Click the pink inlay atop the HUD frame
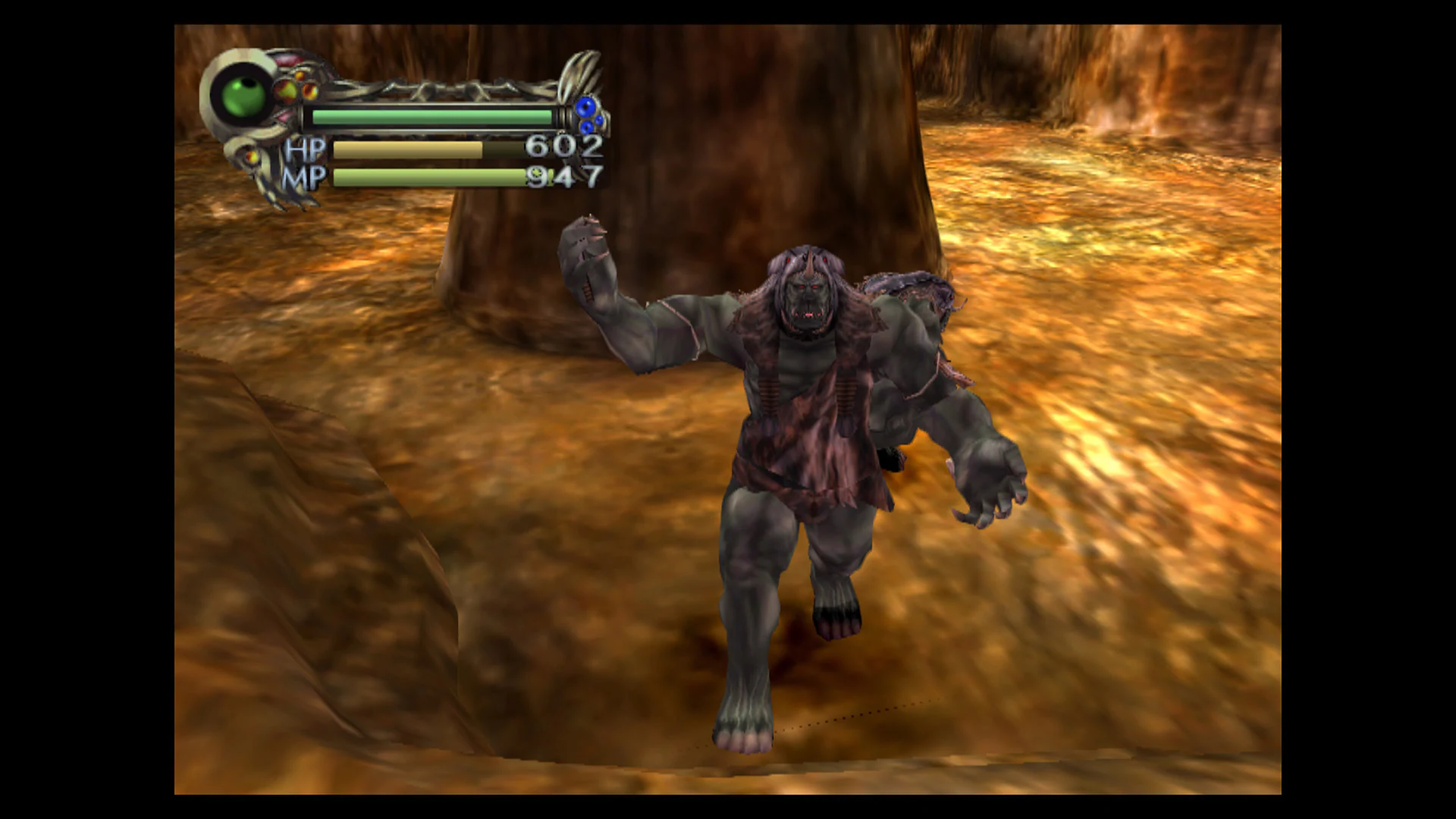1456x819 pixels. pos(288,59)
